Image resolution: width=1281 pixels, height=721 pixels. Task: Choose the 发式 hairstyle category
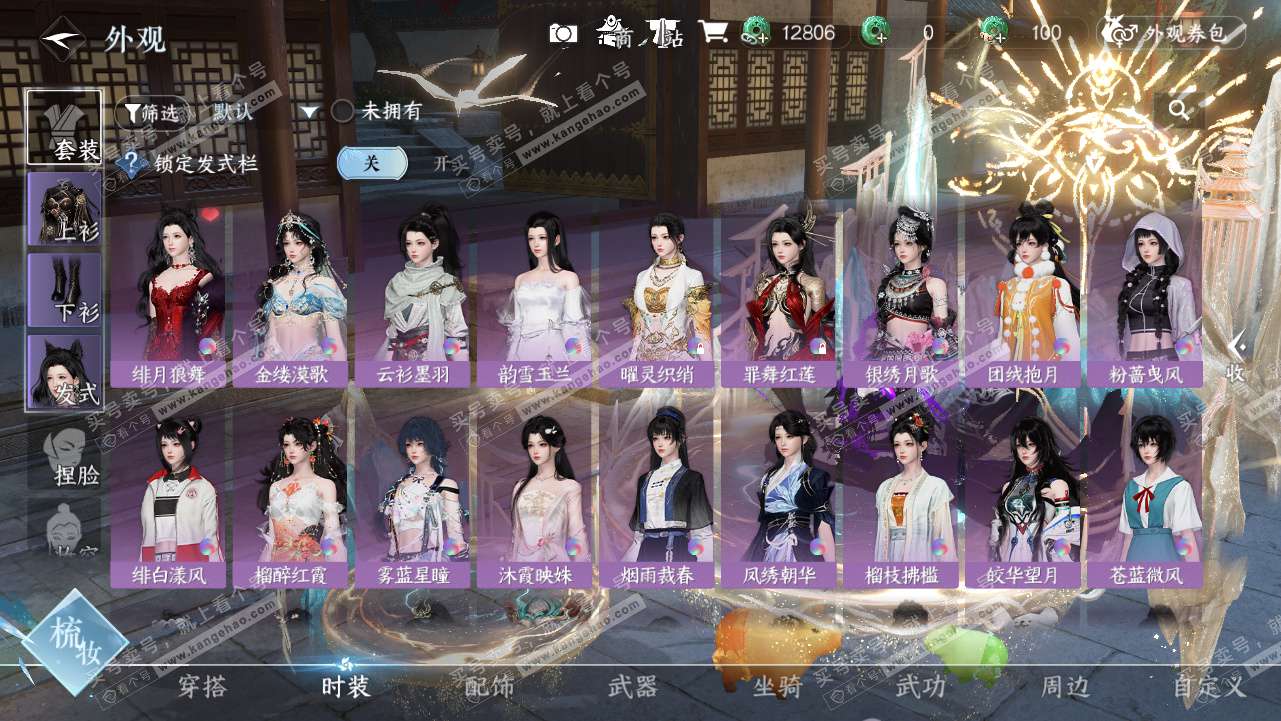[x=64, y=372]
